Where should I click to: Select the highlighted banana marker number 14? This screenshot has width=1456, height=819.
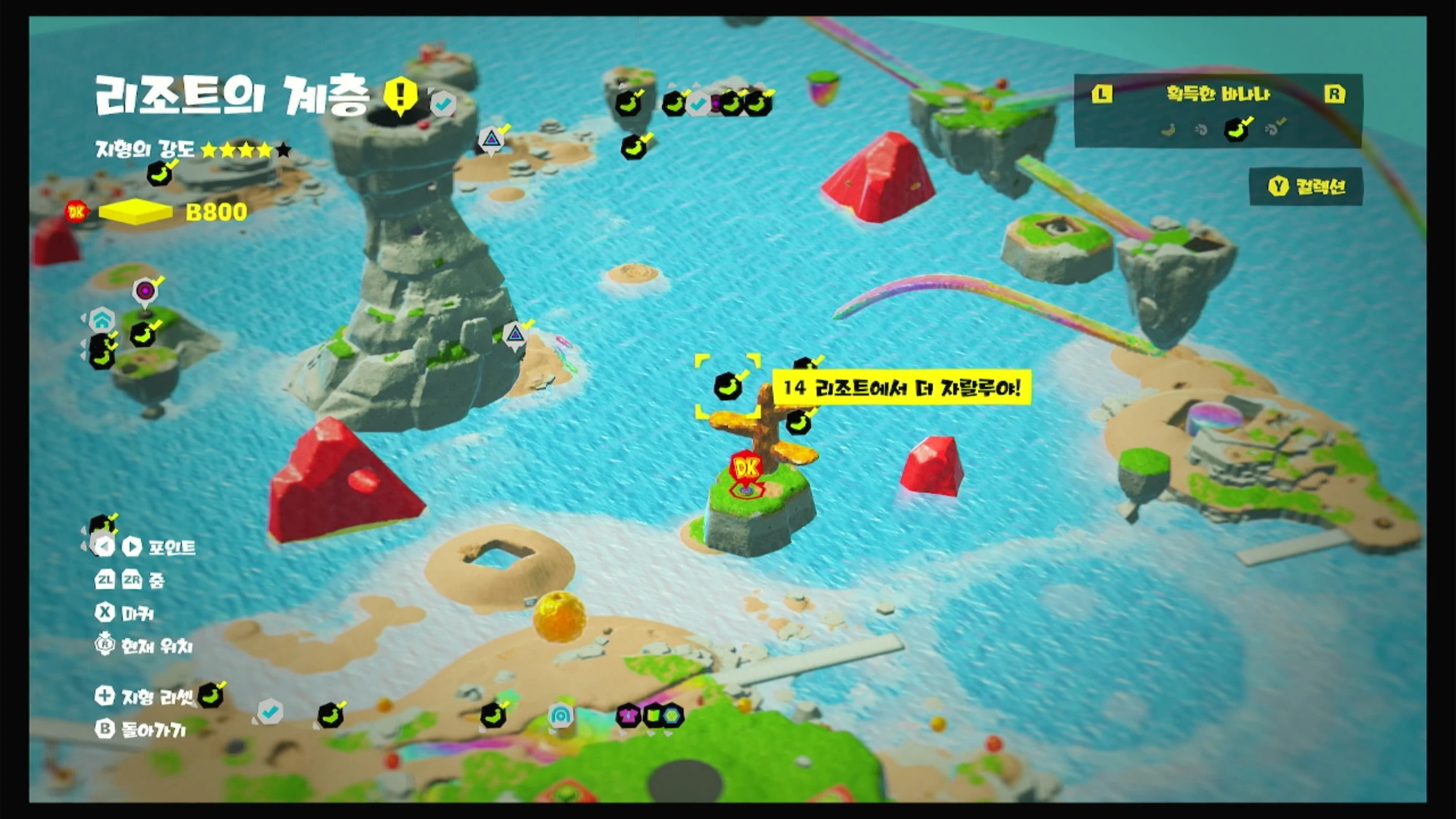coord(727,386)
